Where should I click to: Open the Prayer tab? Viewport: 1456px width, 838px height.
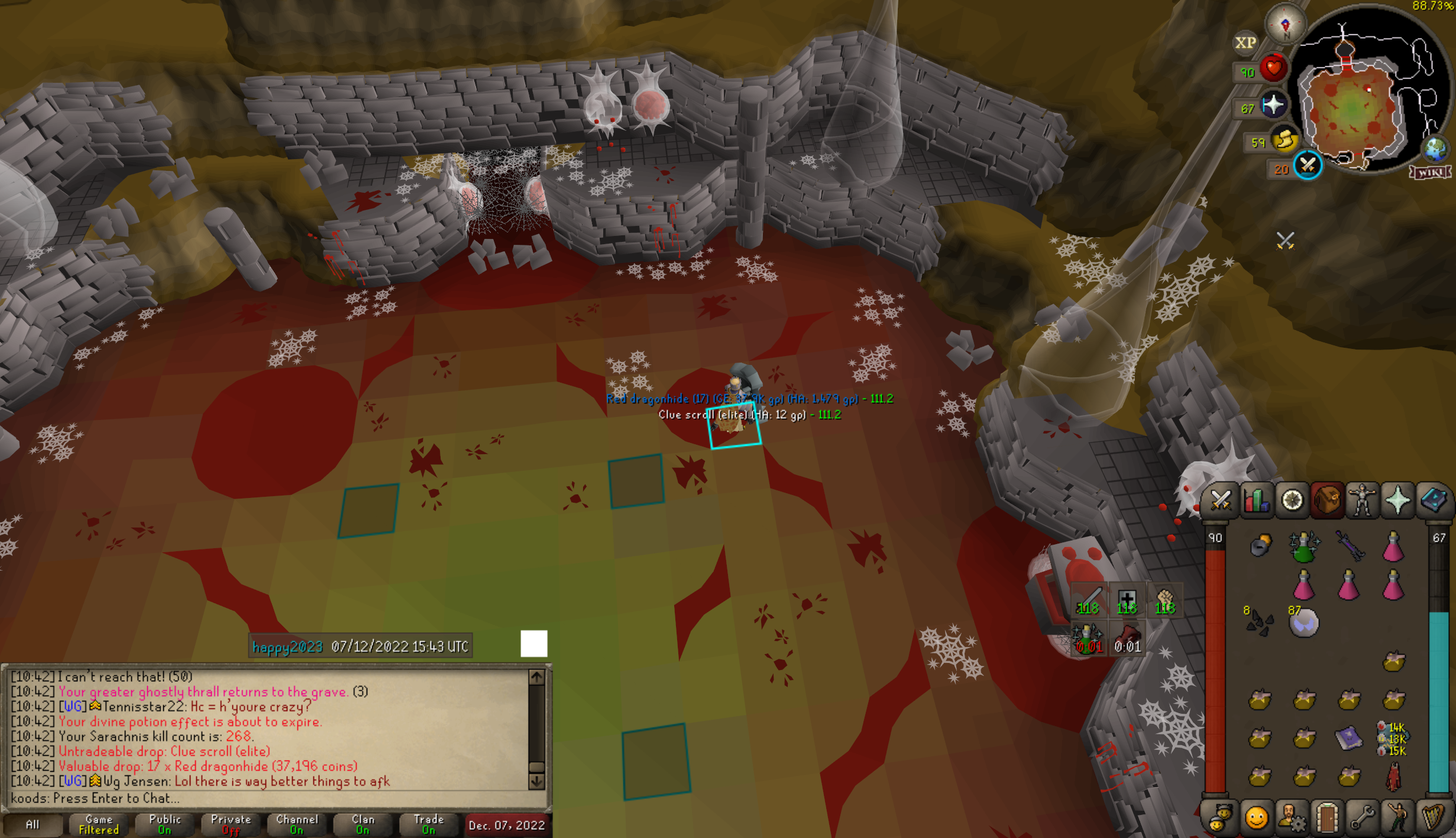(x=1397, y=501)
